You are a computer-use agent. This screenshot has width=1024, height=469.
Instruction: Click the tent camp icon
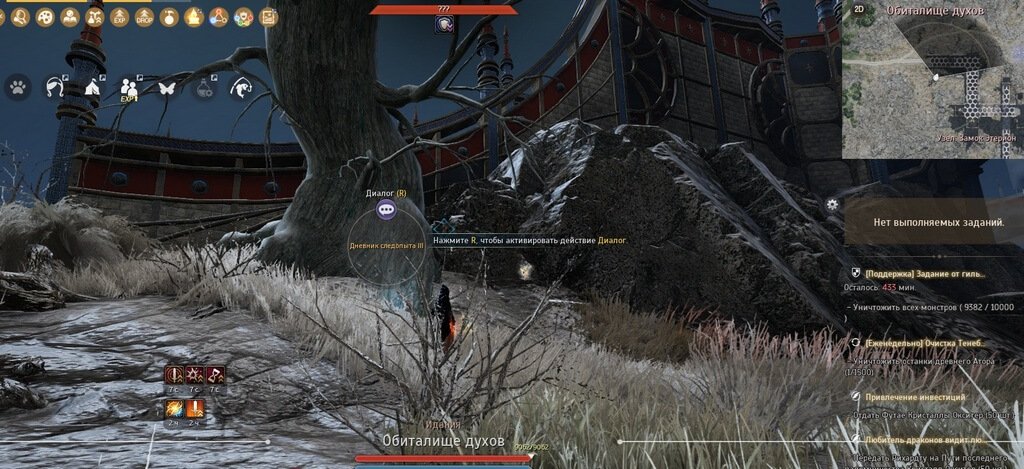(x=90, y=87)
